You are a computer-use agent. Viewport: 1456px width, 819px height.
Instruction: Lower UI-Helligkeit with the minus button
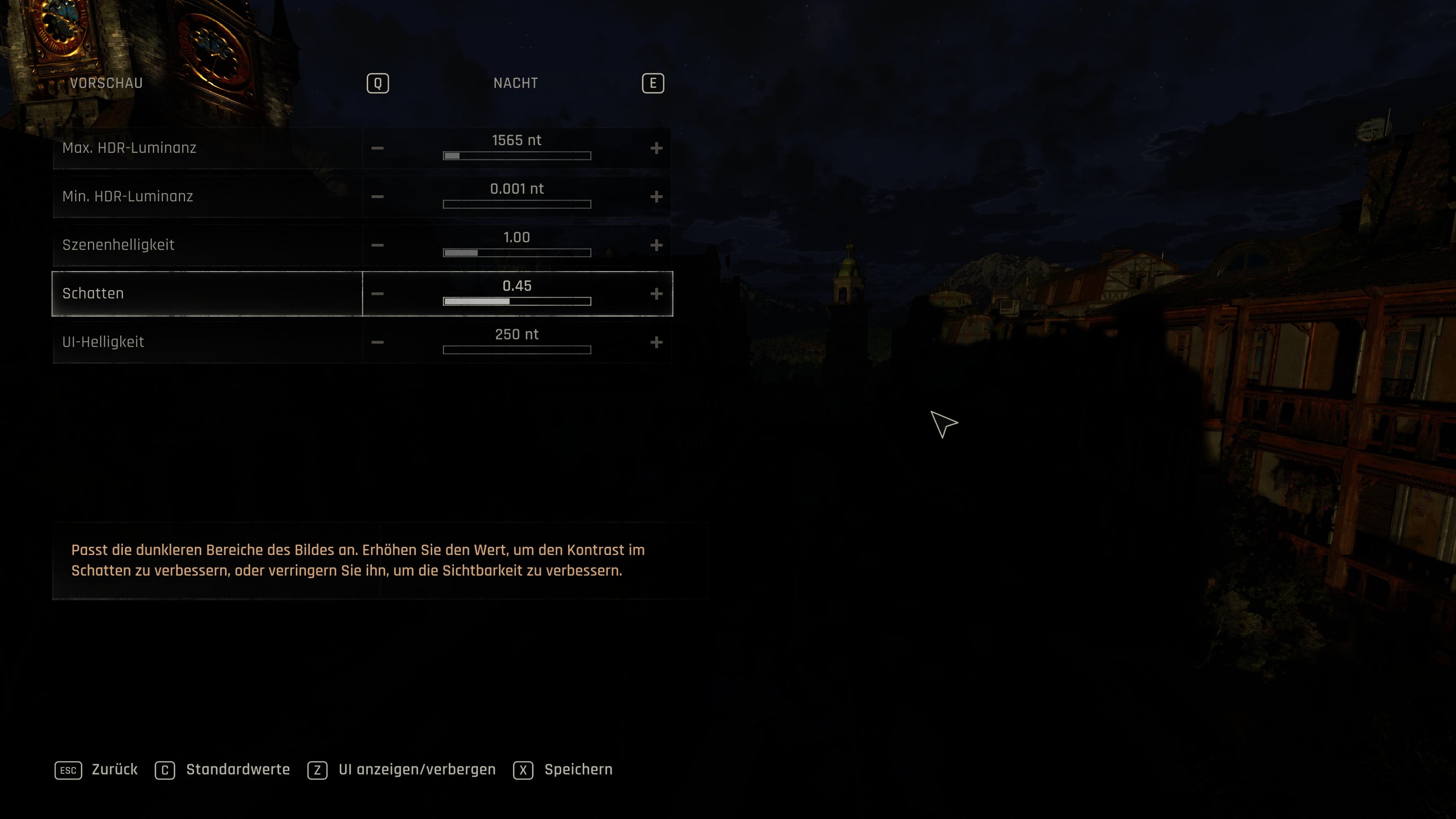378,342
